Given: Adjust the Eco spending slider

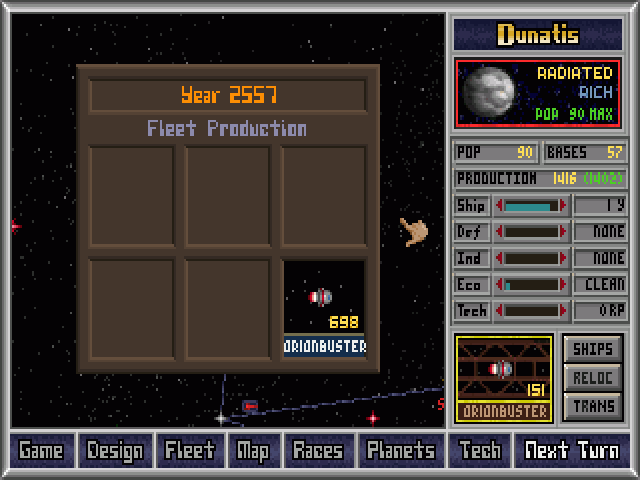Looking at the screenshot, I should [x=532, y=284].
